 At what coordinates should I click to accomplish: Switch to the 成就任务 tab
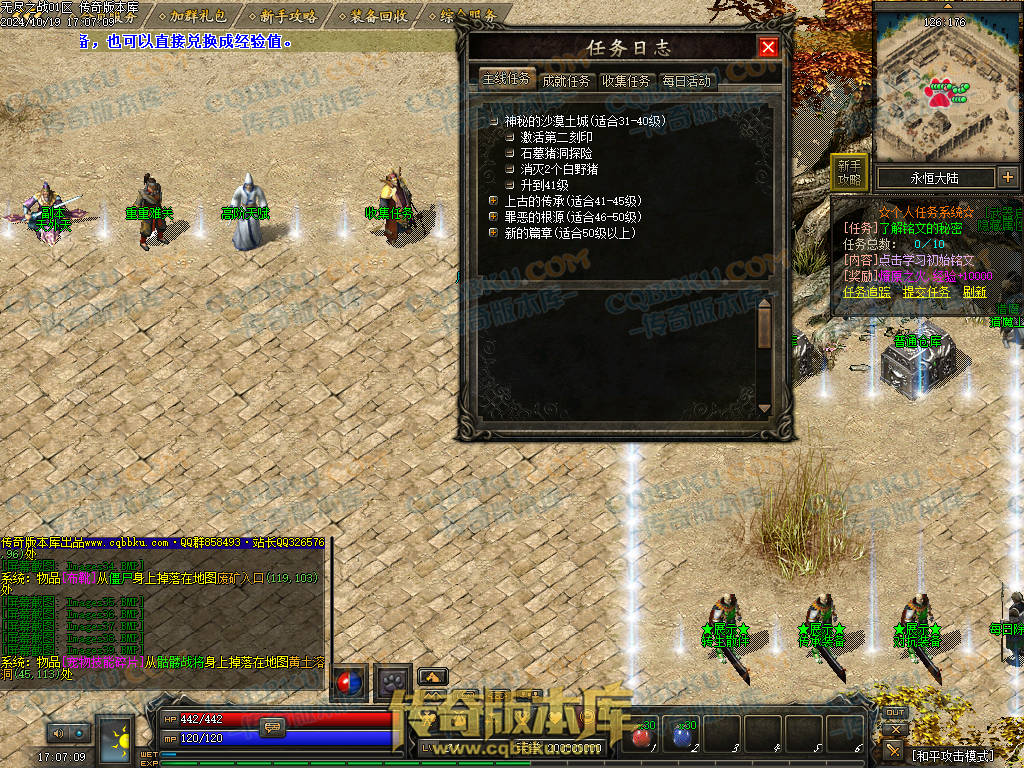(566, 81)
